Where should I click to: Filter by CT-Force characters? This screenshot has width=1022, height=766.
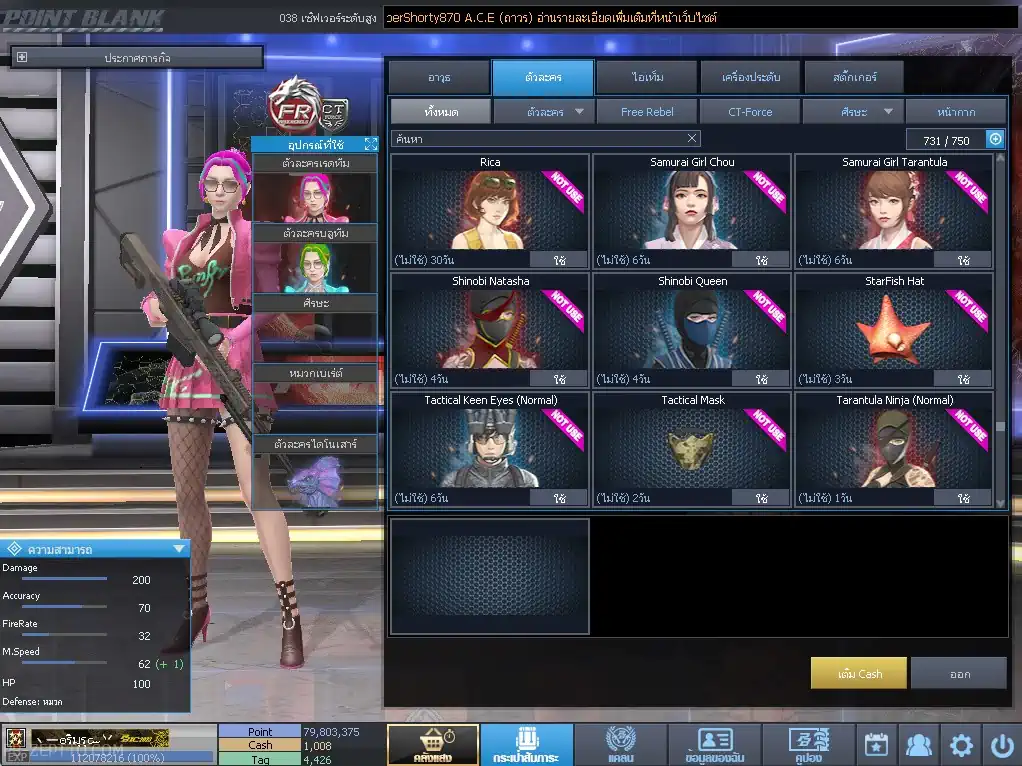(x=750, y=112)
